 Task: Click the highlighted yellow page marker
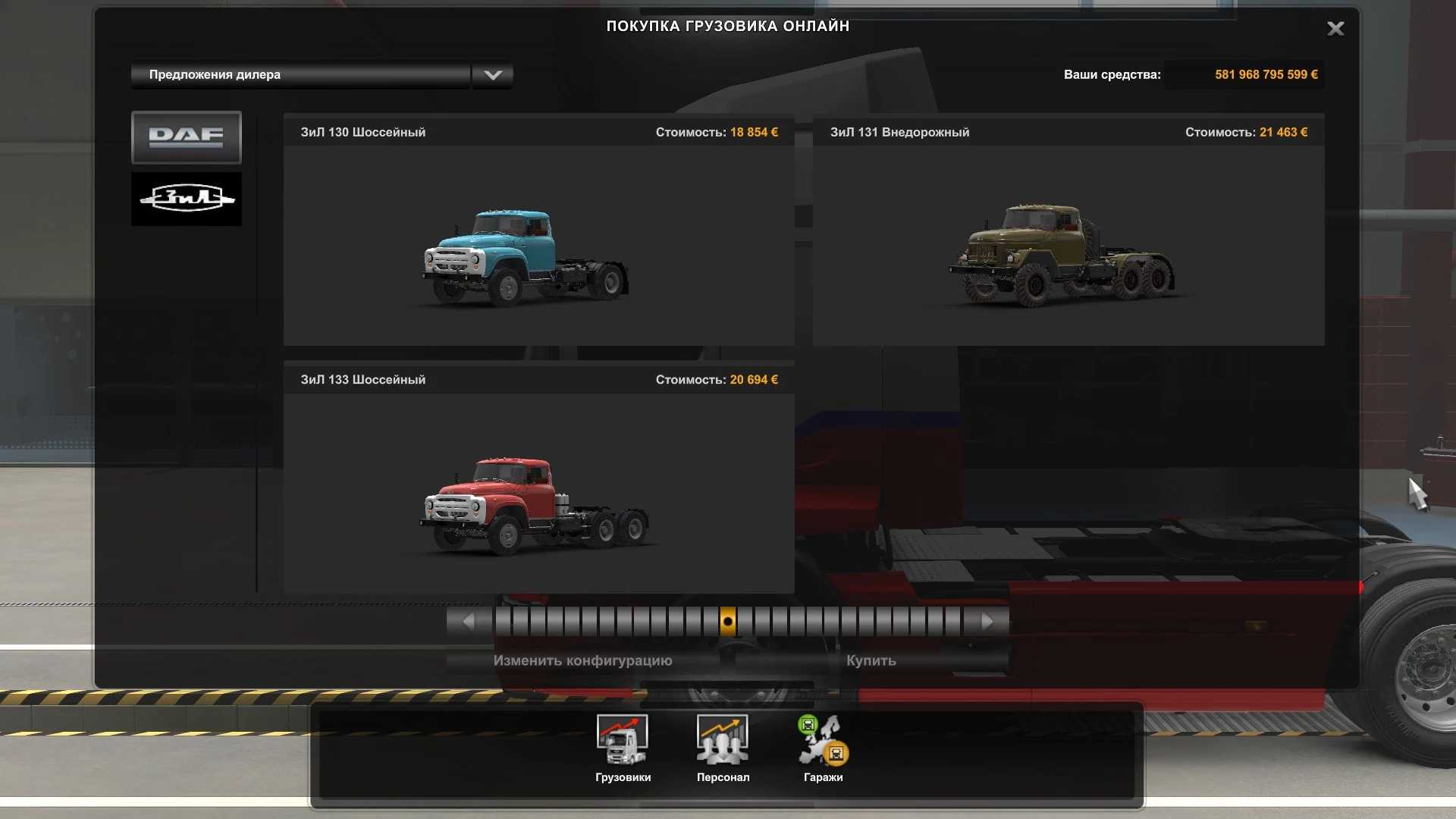[x=727, y=622]
